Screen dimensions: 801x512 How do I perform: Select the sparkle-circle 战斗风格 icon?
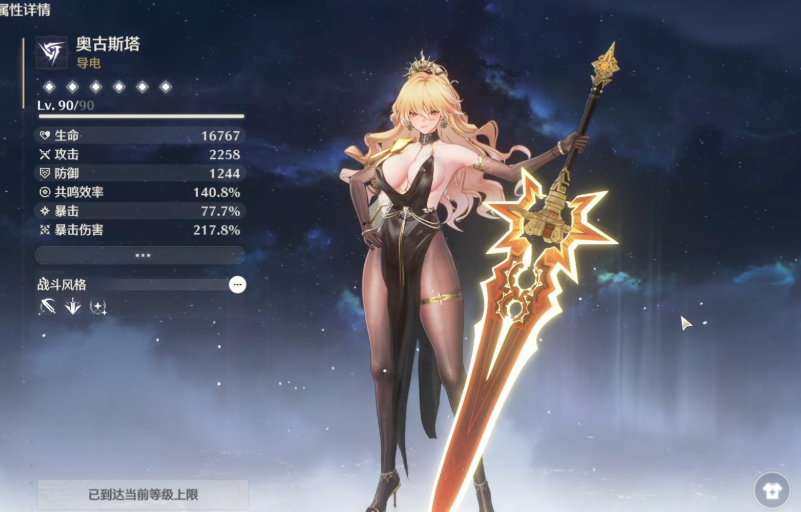[x=97, y=307]
